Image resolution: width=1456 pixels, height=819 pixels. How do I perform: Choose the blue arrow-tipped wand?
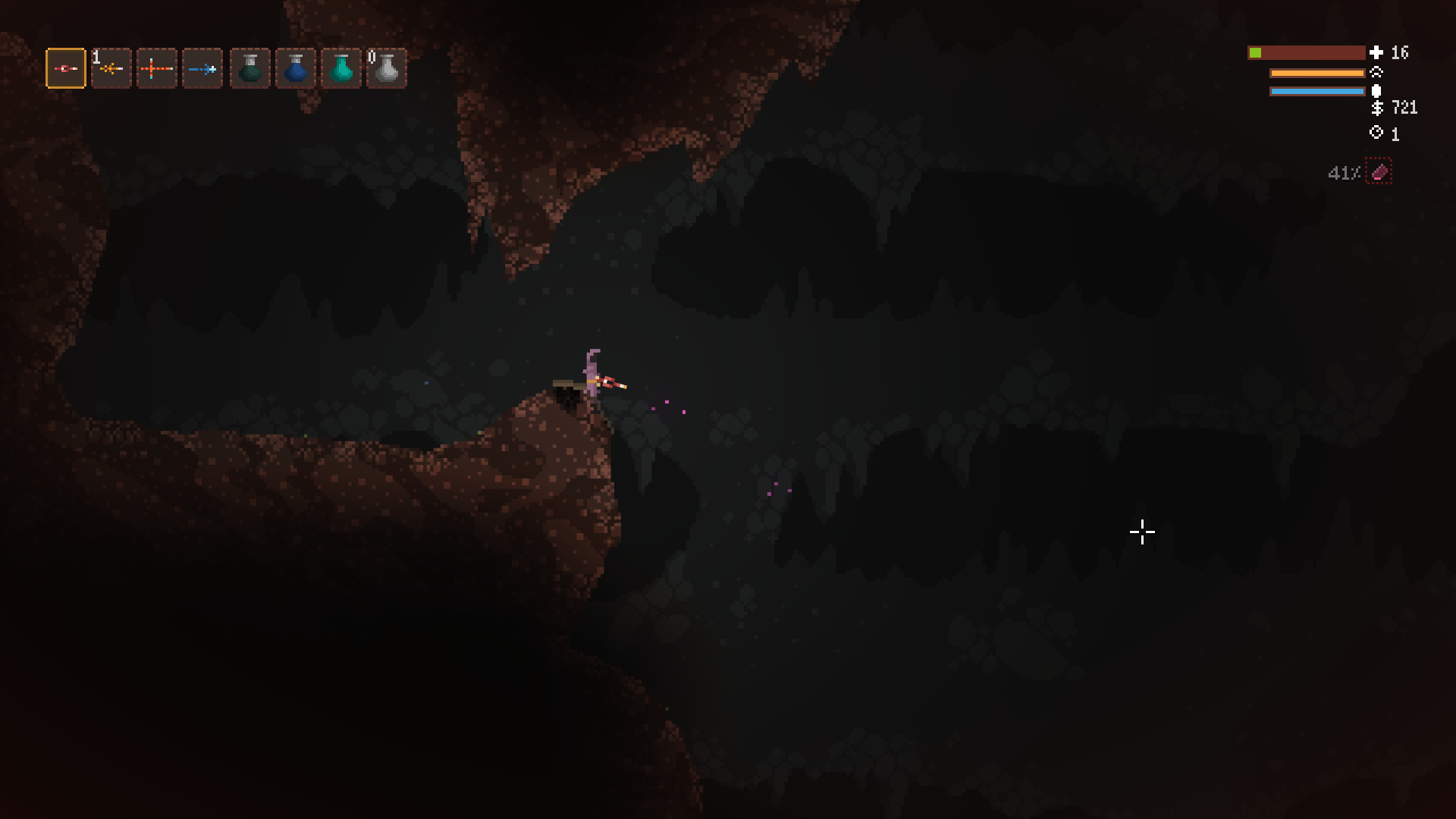coord(202,69)
